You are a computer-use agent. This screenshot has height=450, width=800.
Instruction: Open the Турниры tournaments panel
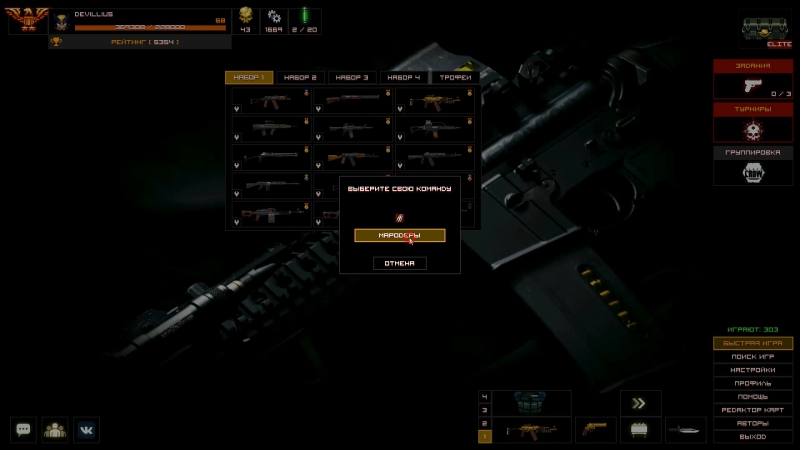click(x=753, y=122)
